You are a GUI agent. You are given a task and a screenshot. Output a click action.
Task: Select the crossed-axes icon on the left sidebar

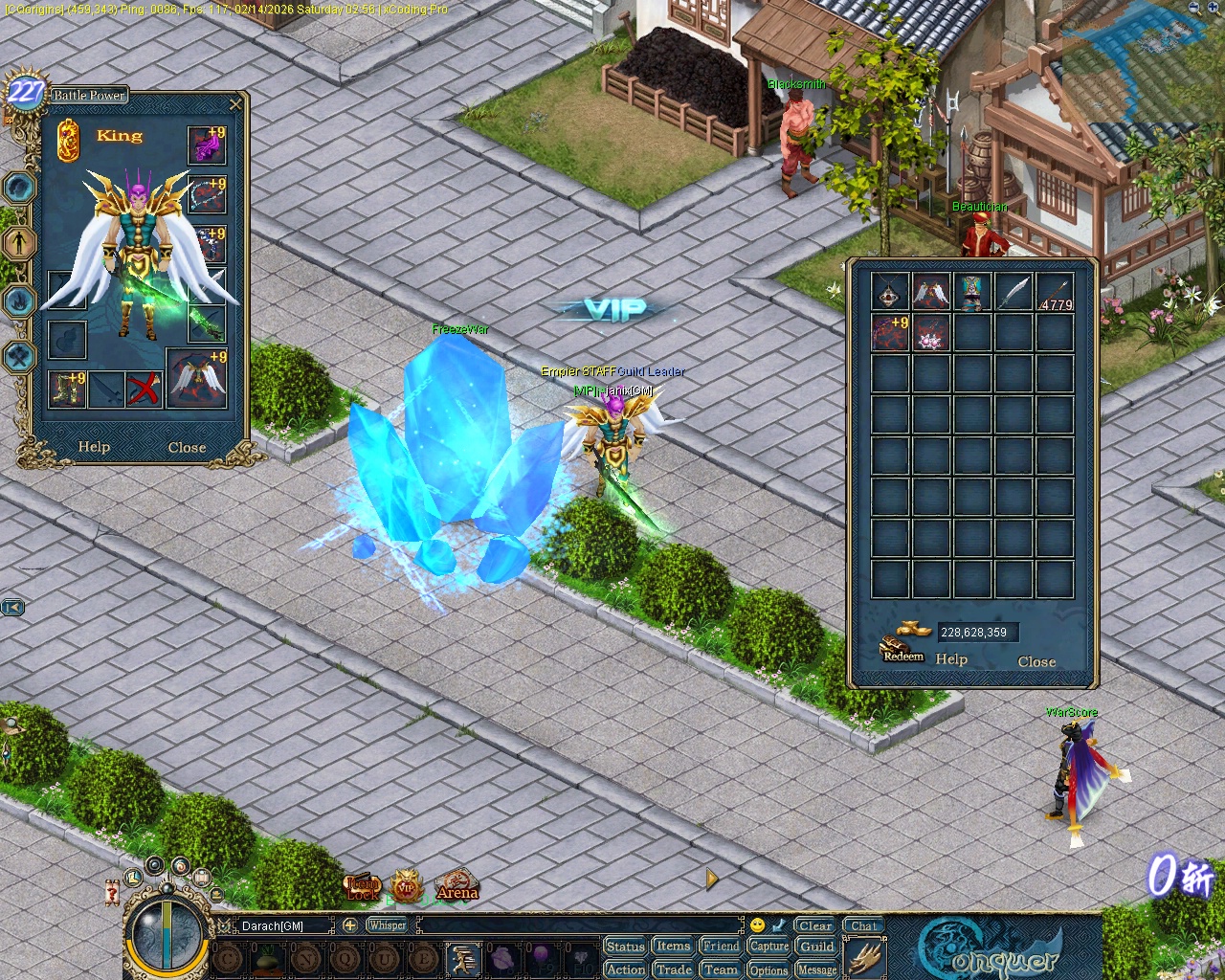(19, 356)
